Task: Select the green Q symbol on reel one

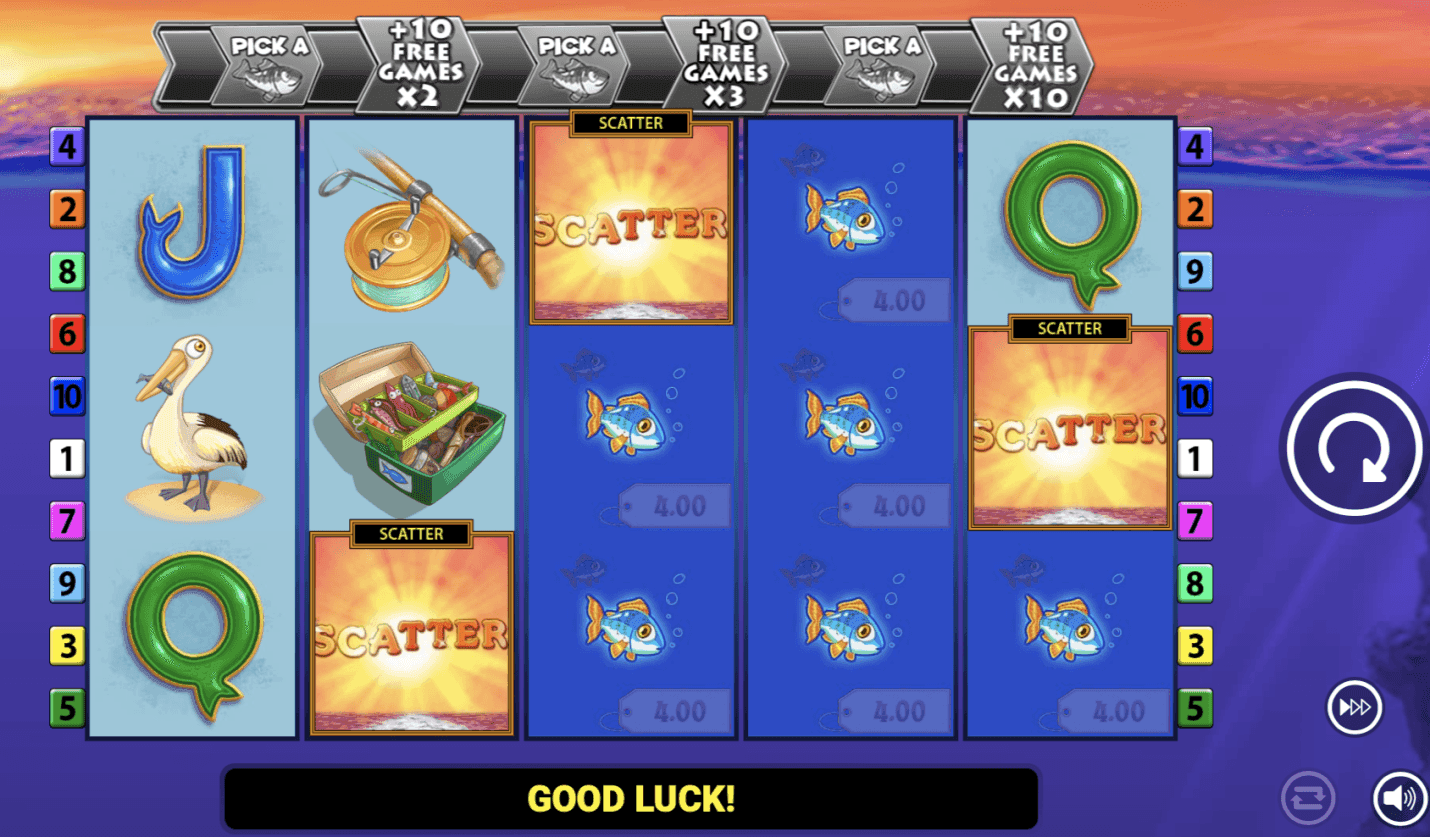Action: [192, 630]
